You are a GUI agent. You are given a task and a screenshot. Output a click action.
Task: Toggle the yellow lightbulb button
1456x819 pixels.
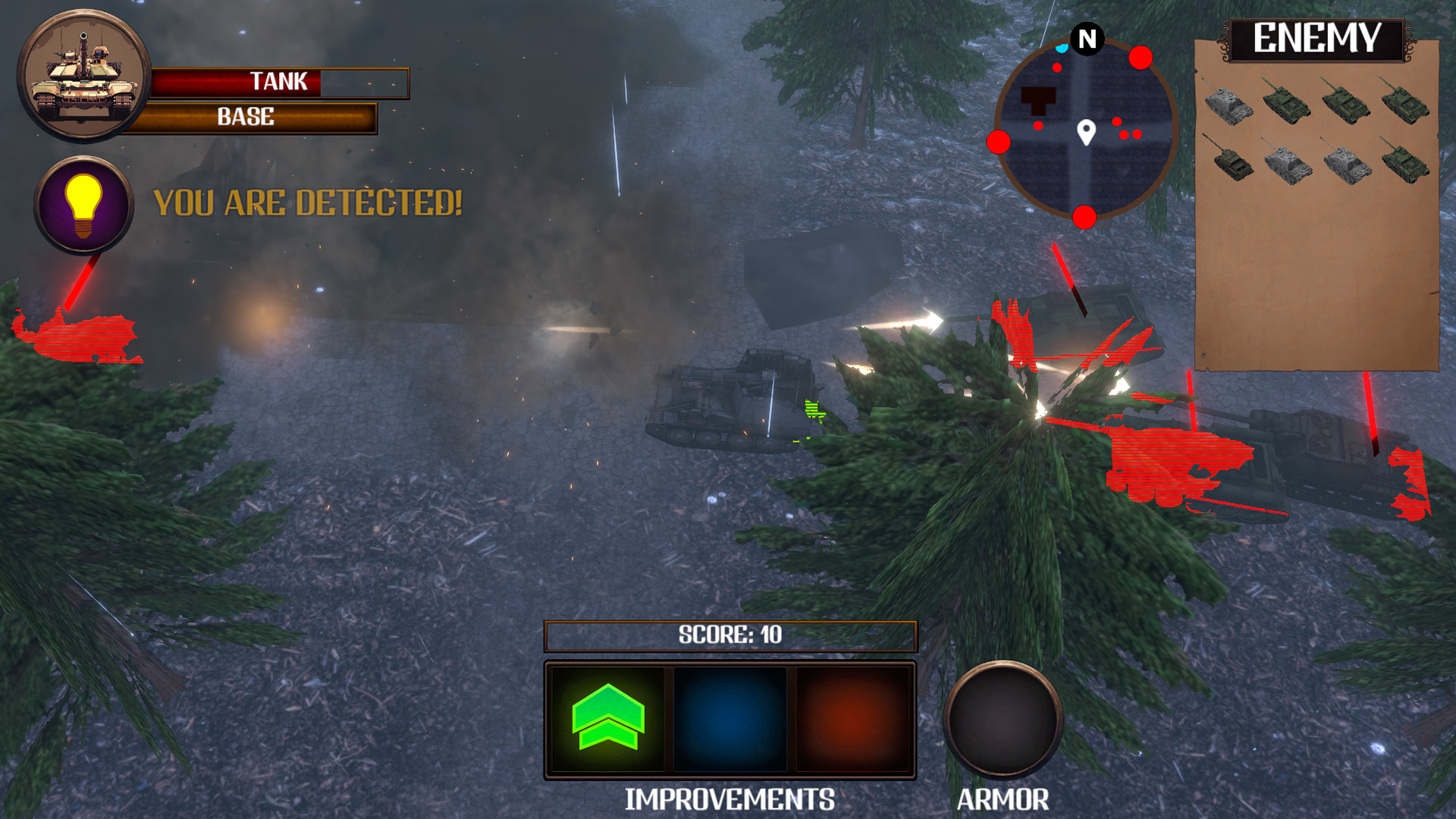point(83,205)
